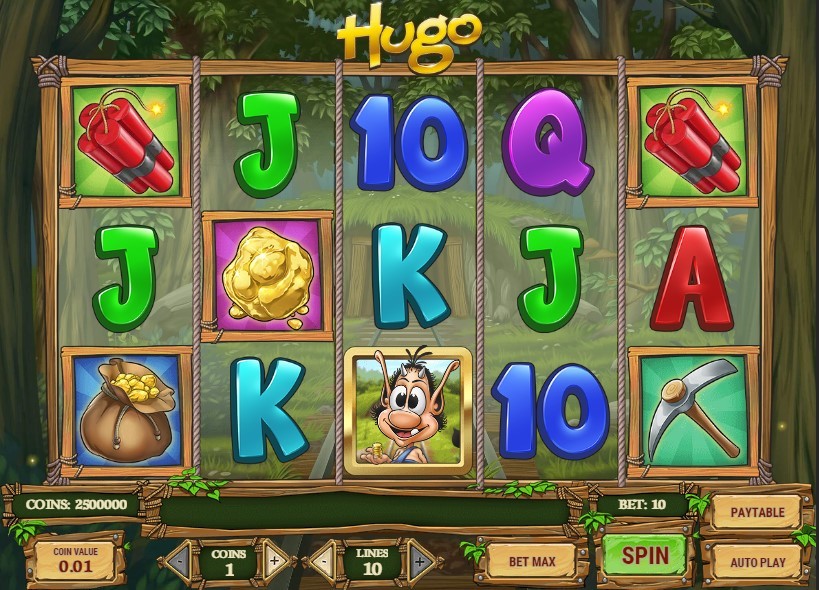Set the wager with Bet Max
Image resolution: width=819 pixels, height=590 pixels.
click(x=531, y=561)
